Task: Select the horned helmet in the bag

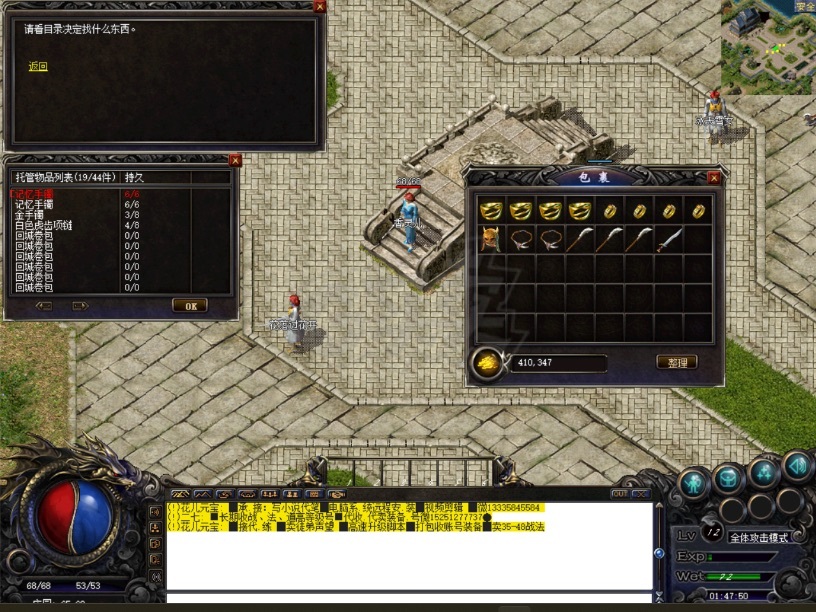Action: click(490, 239)
